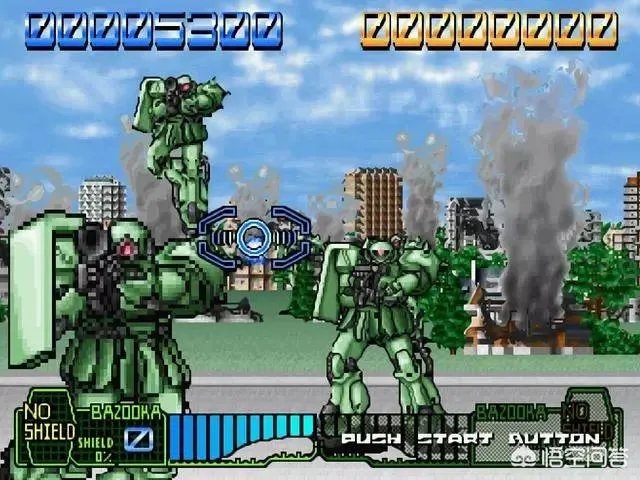Select the blue bazooka weapon icon

(136, 438)
